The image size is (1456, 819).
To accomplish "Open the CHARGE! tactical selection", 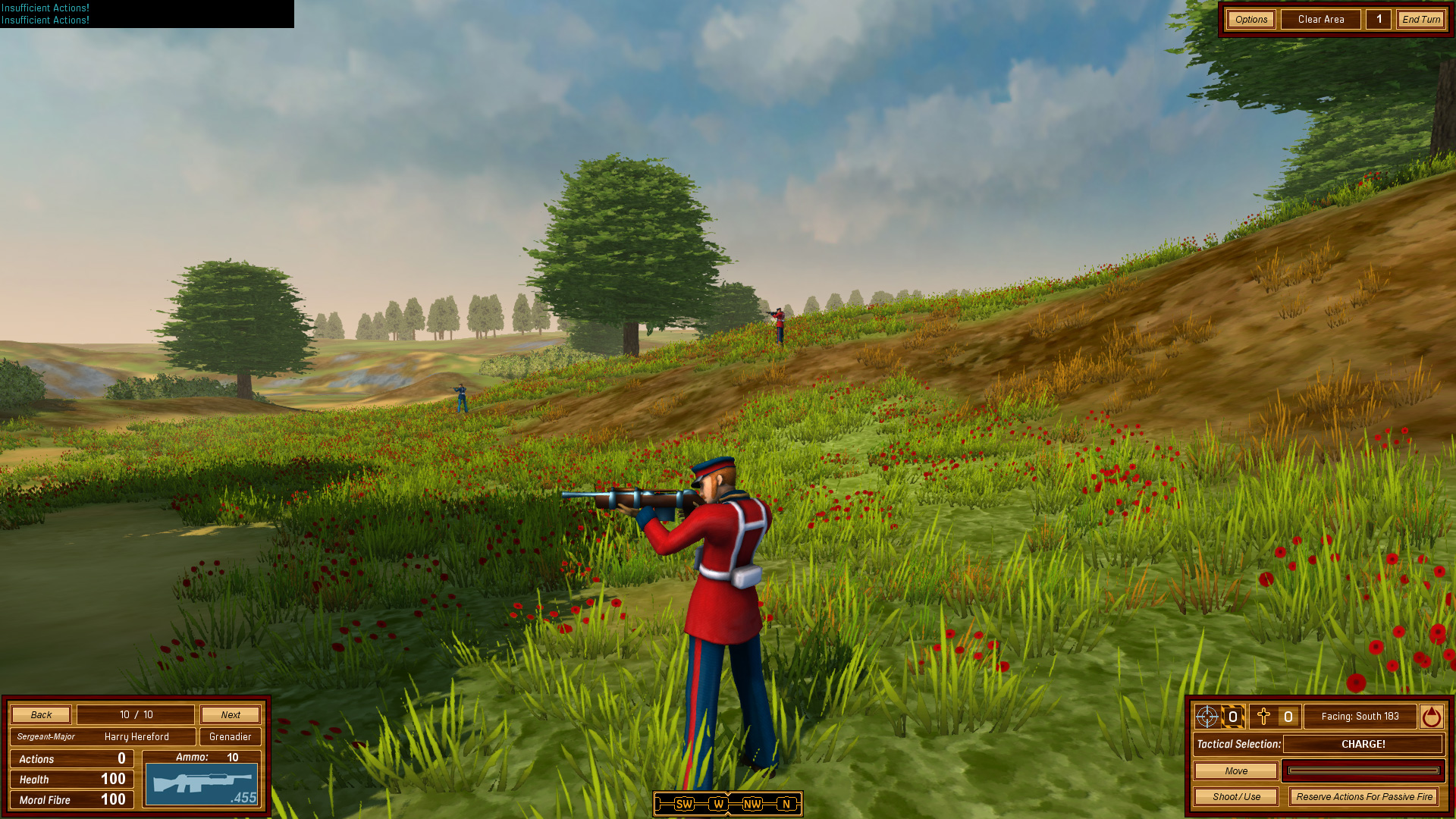I will click(1363, 745).
